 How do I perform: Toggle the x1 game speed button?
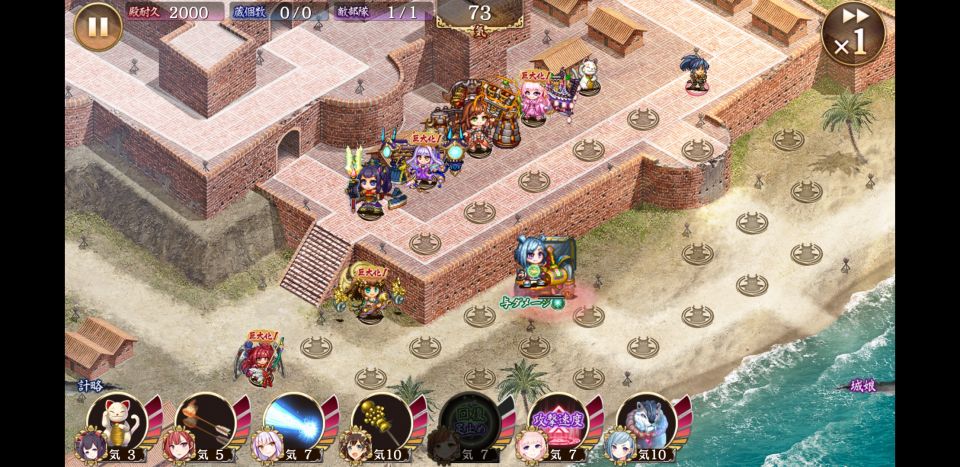(x=853, y=35)
